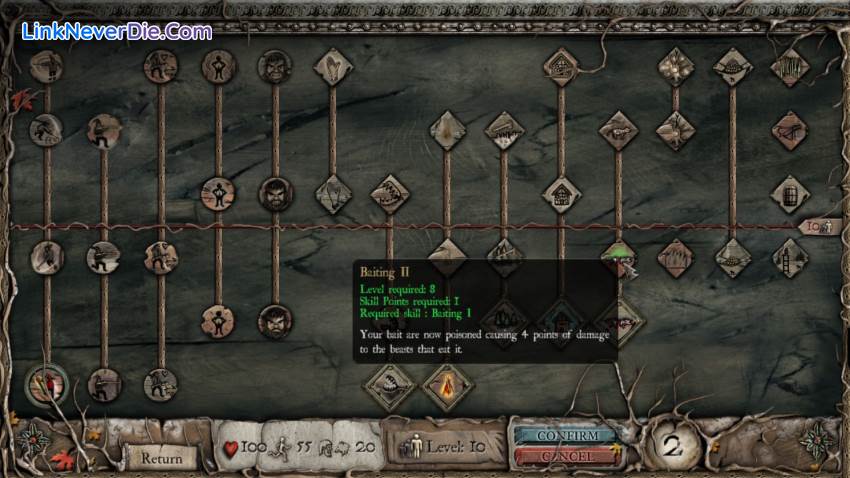Cancel the skill changes
Image resolution: width=850 pixels, height=478 pixels.
click(x=565, y=456)
